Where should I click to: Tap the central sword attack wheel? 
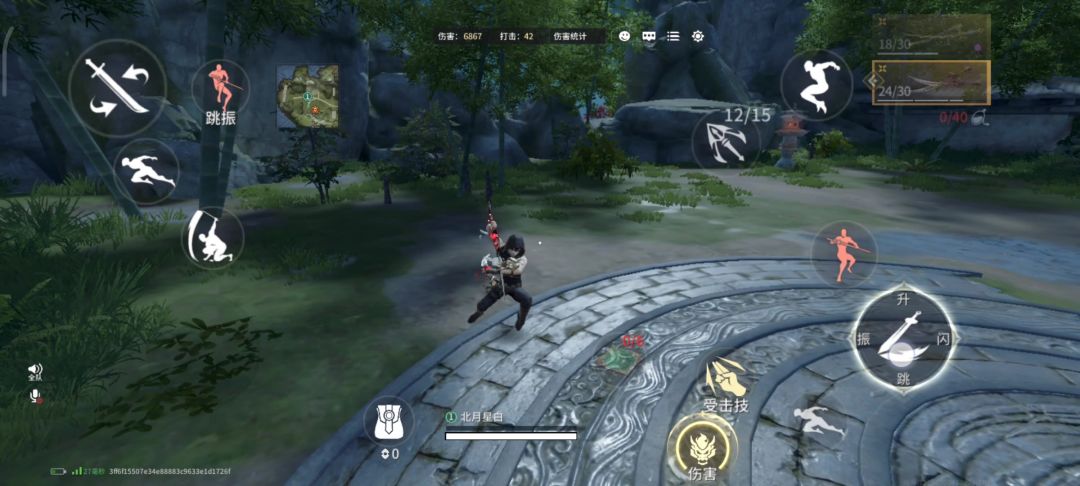pyautogui.click(x=903, y=340)
